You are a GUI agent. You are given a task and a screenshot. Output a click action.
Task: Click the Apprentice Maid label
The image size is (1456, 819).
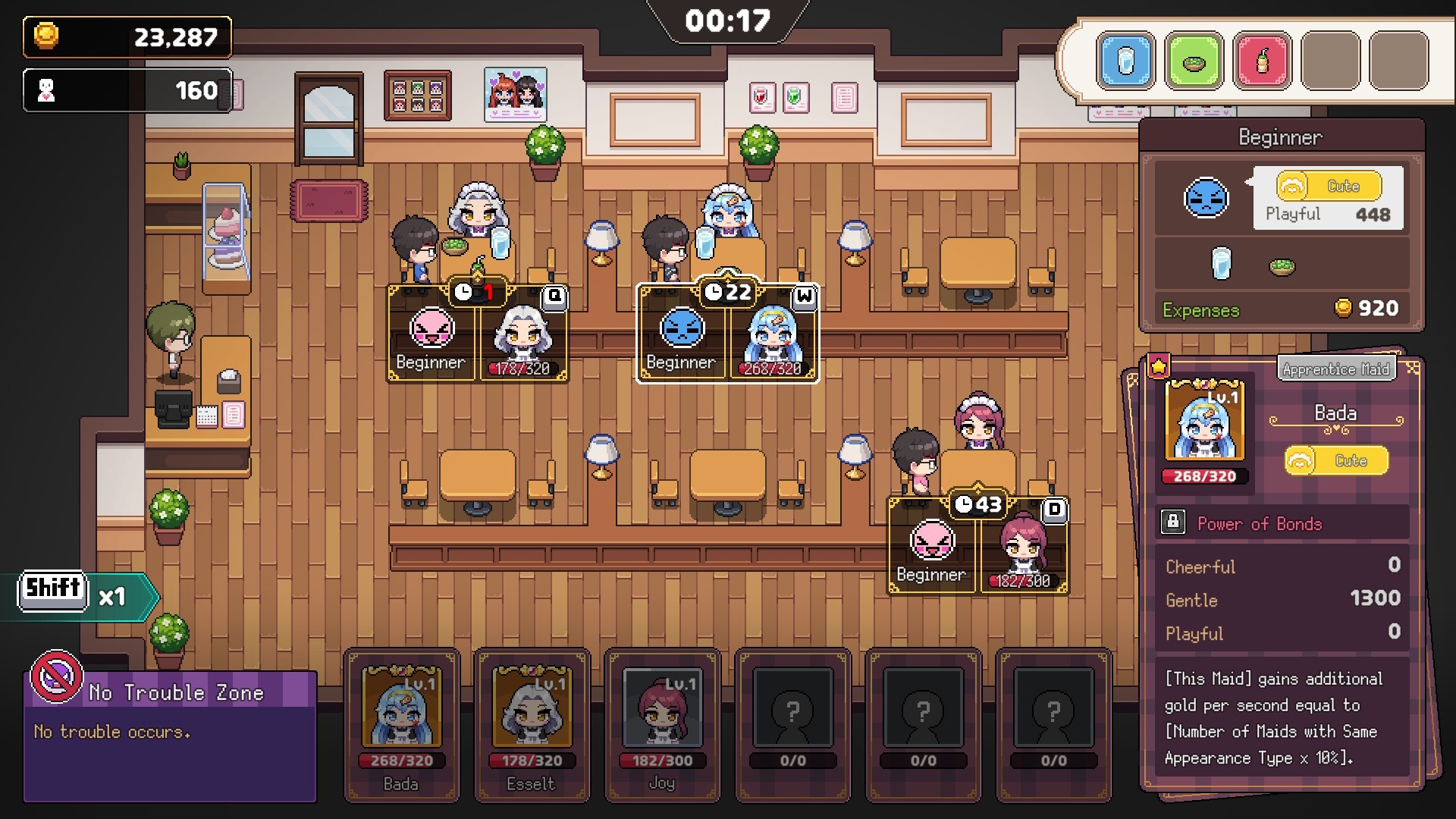pos(1335,369)
